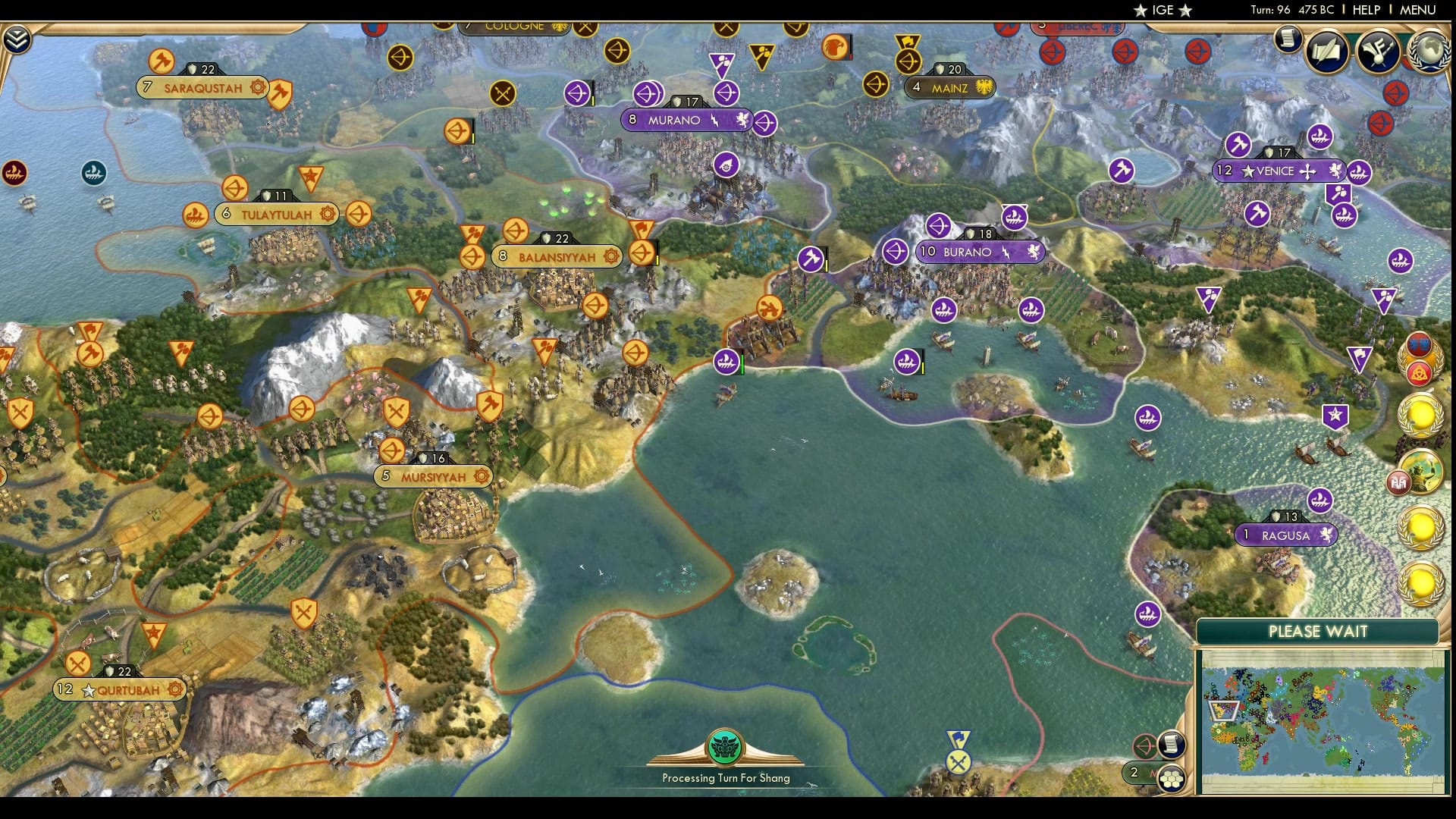Open the Culture overview music-note icon

1379,53
